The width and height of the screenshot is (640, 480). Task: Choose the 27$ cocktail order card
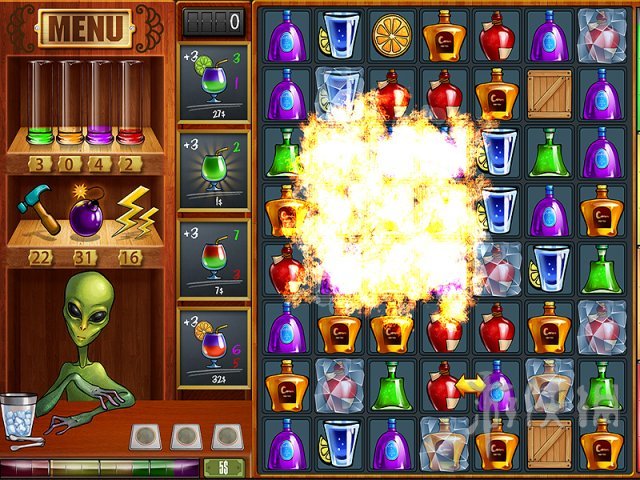(213, 82)
